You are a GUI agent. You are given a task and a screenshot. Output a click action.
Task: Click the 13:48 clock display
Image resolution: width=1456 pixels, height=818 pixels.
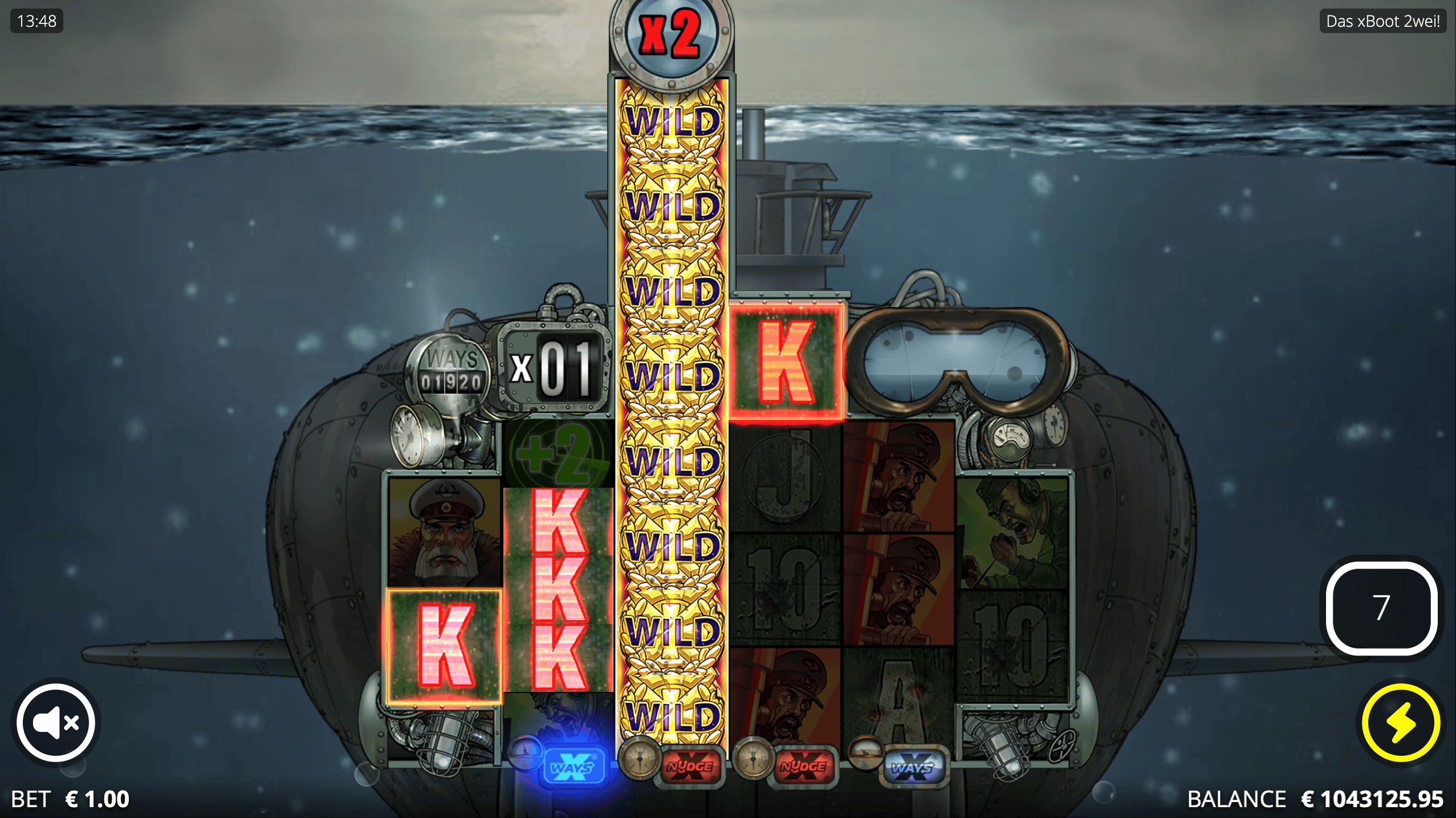tap(36, 22)
